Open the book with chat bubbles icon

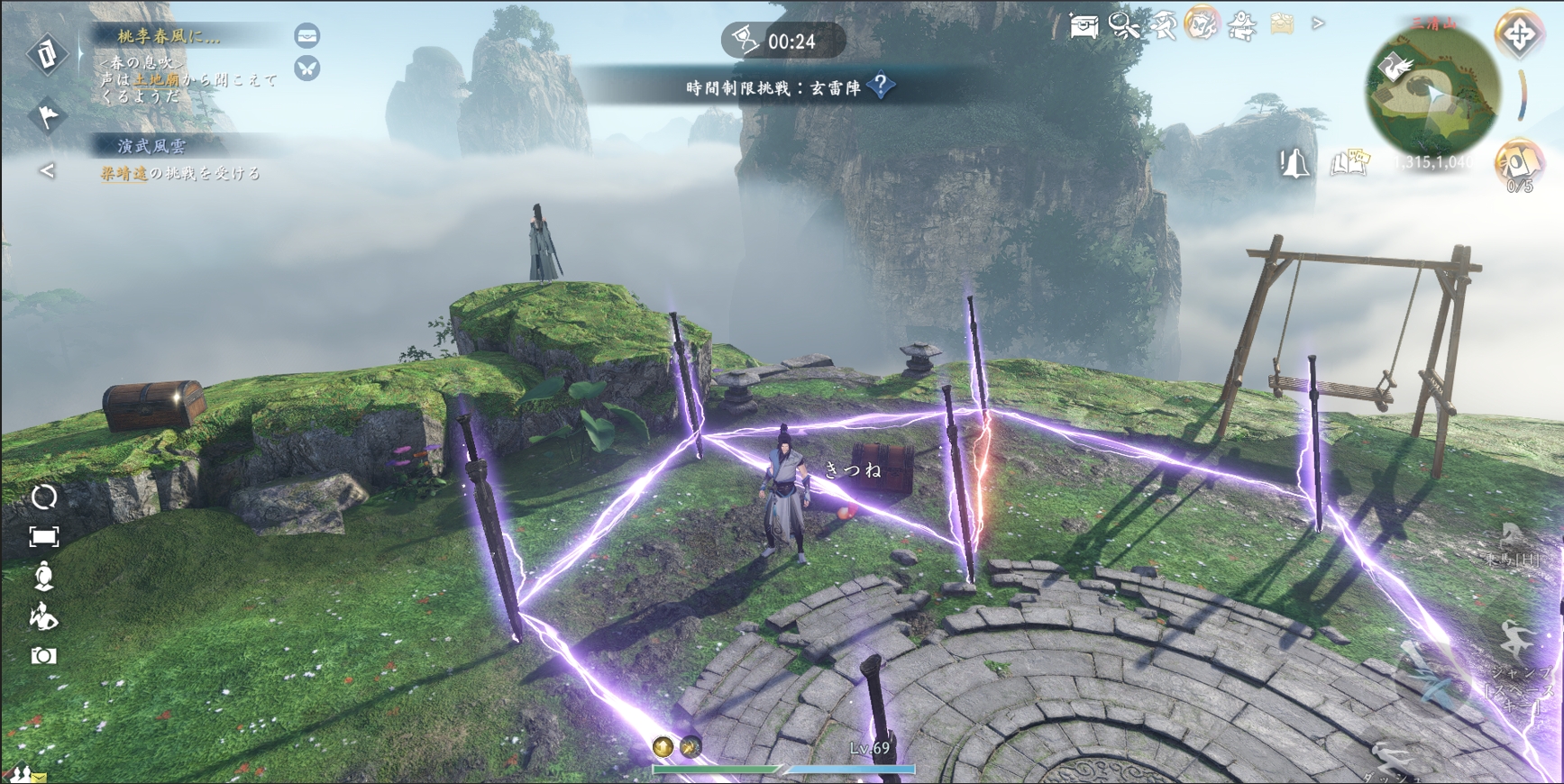click(x=1349, y=163)
